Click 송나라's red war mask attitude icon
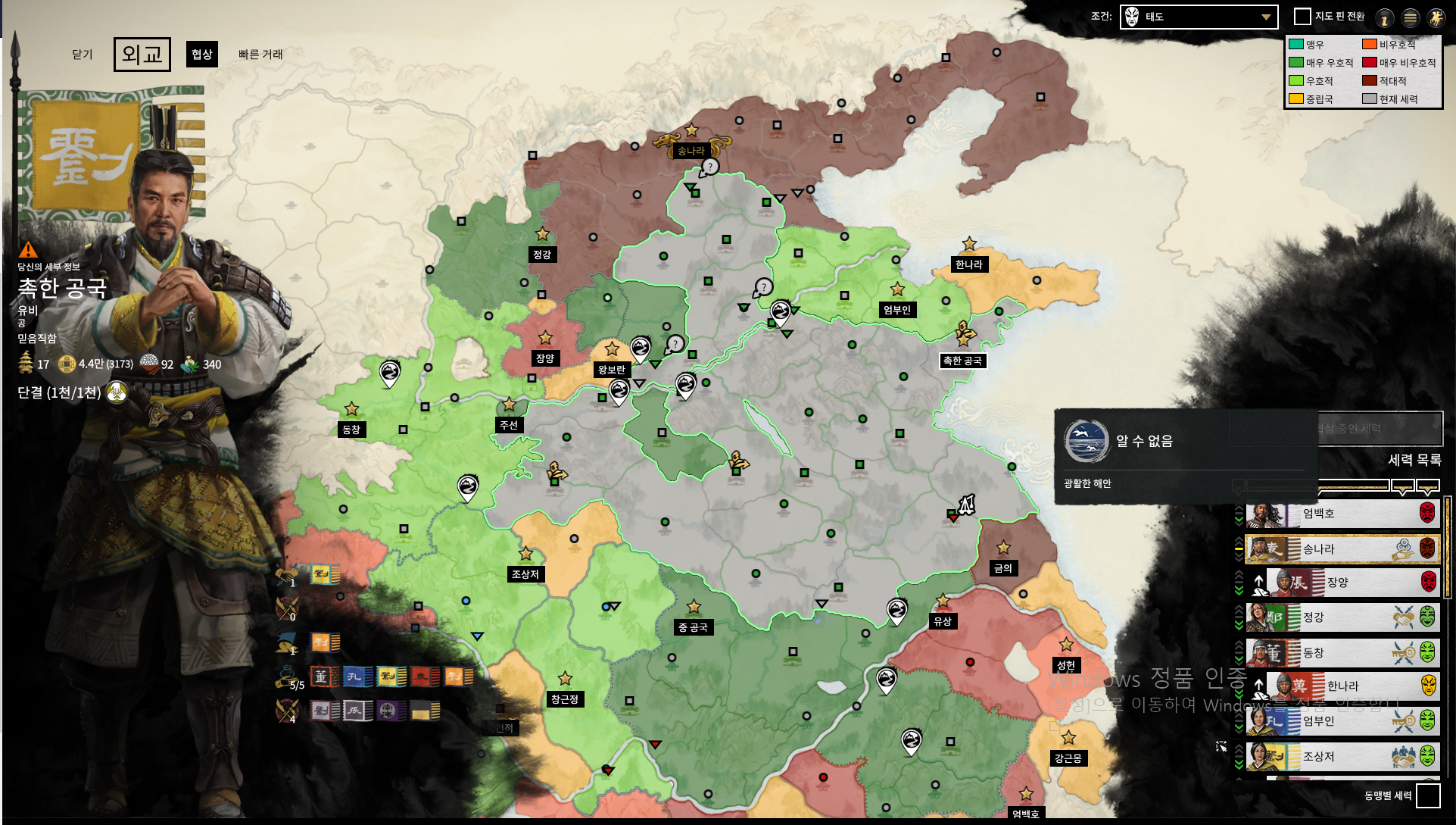The image size is (1456, 825). pyautogui.click(x=1427, y=548)
